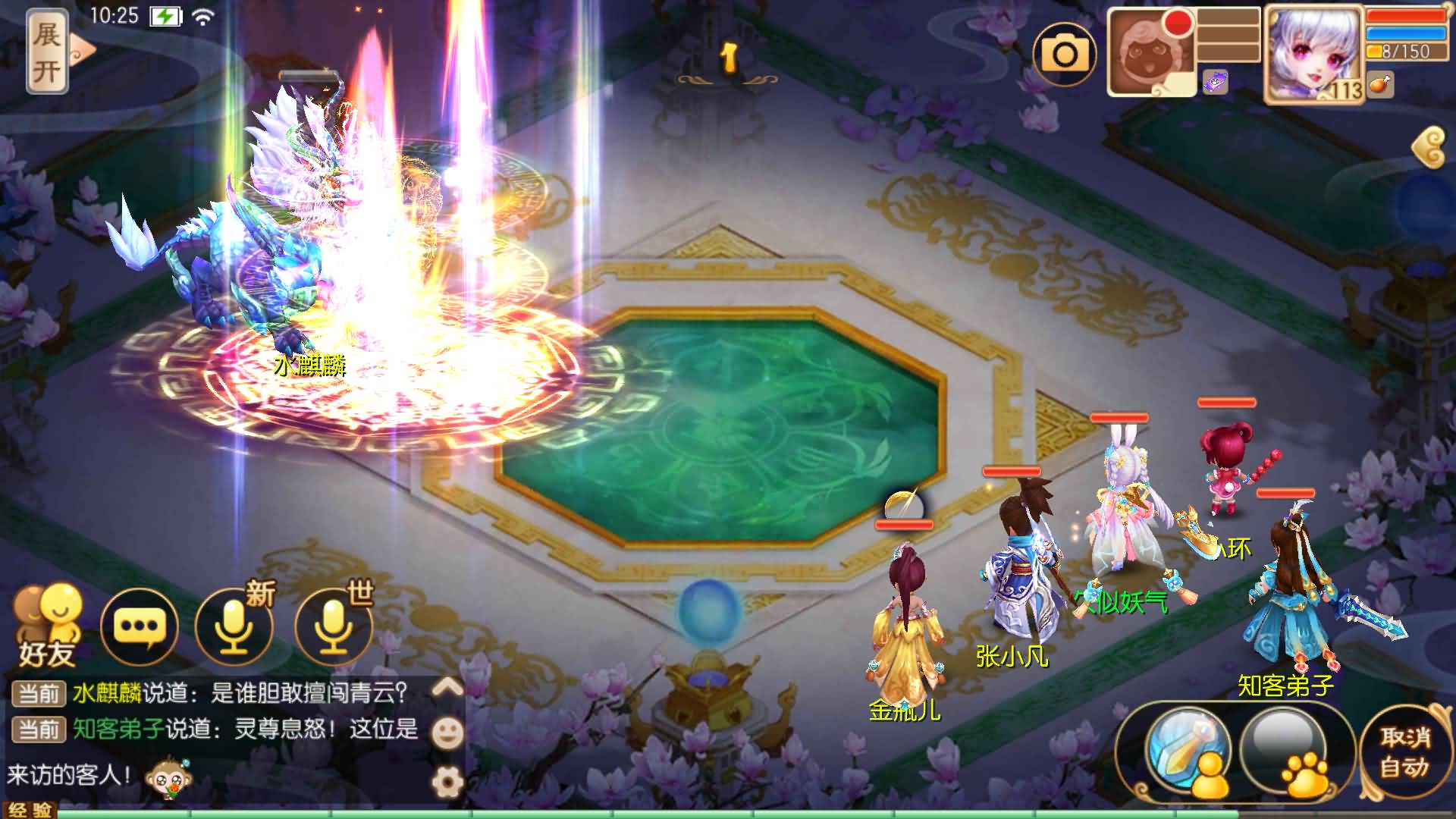Use the drumstick food item beside the avatar
Screen dimensions: 1456x819
[x=1379, y=86]
